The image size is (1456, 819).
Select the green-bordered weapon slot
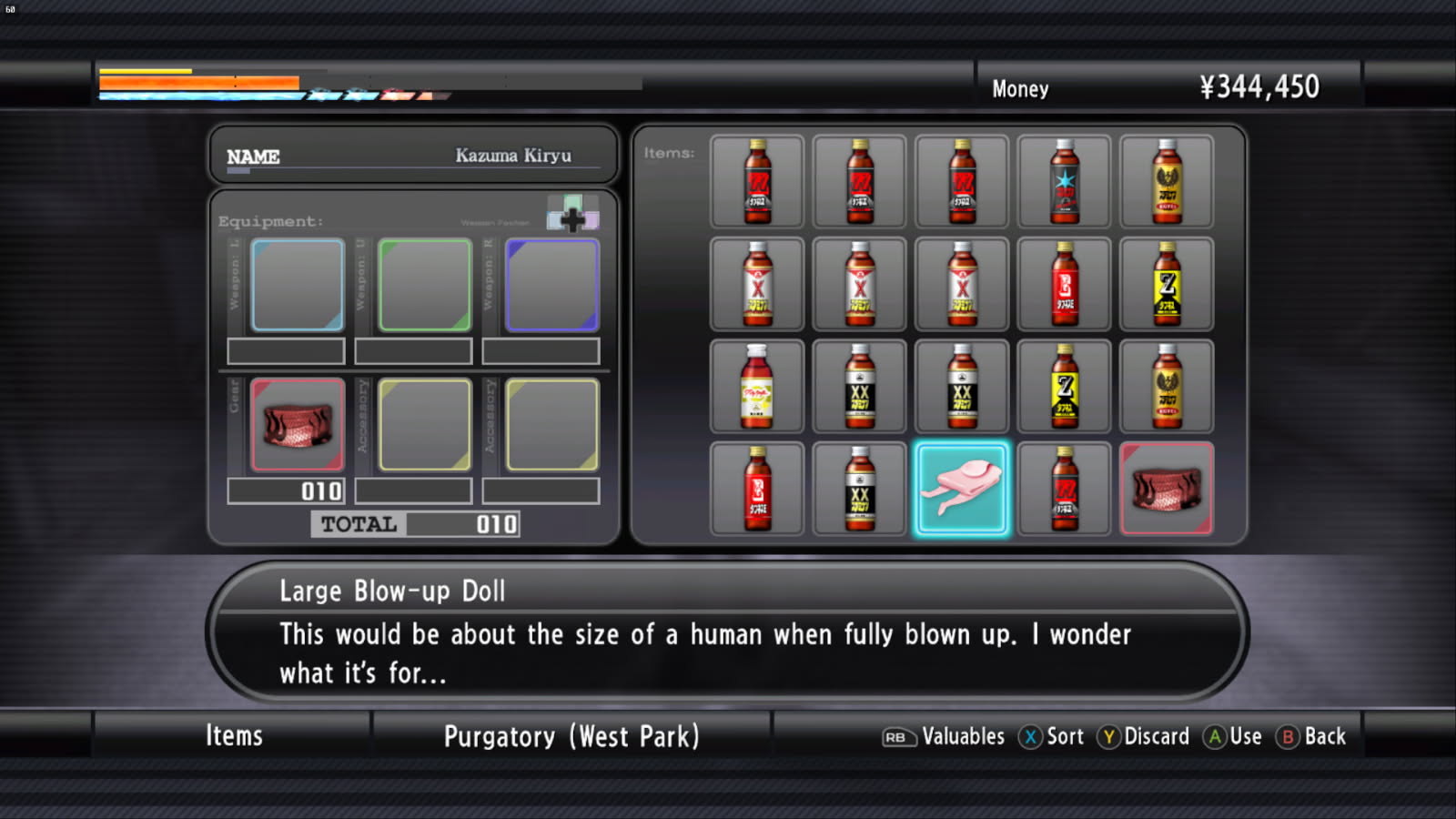click(425, 285)
